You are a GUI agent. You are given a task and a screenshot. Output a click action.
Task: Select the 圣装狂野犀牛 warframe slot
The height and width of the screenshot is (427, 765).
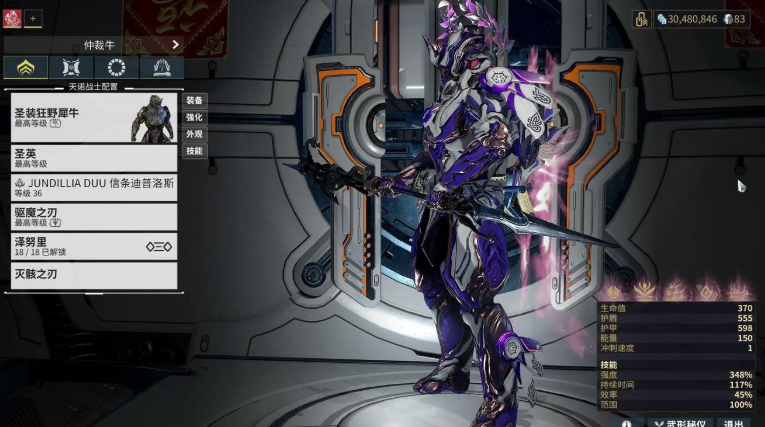click(94, 119)
